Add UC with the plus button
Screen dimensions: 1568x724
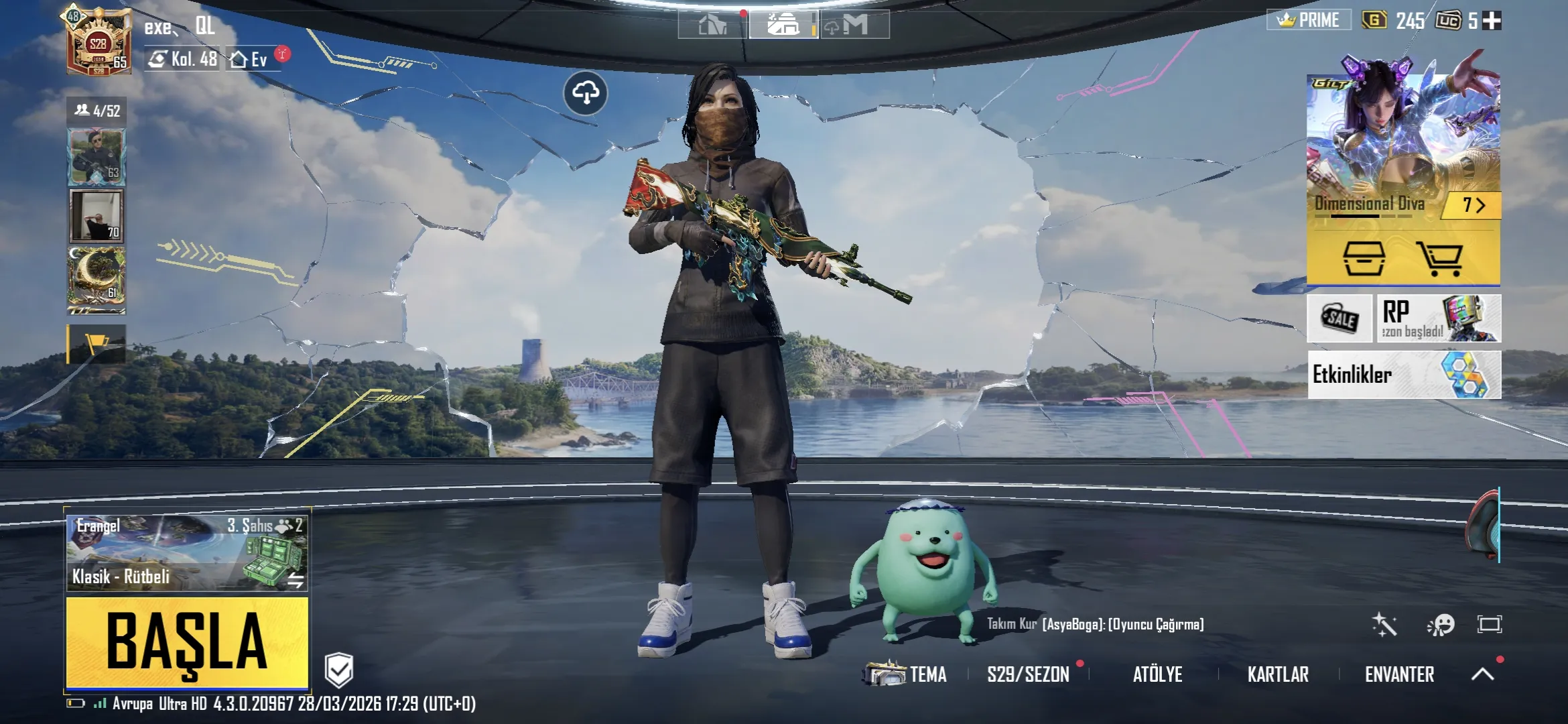(x=1492, y=21)
